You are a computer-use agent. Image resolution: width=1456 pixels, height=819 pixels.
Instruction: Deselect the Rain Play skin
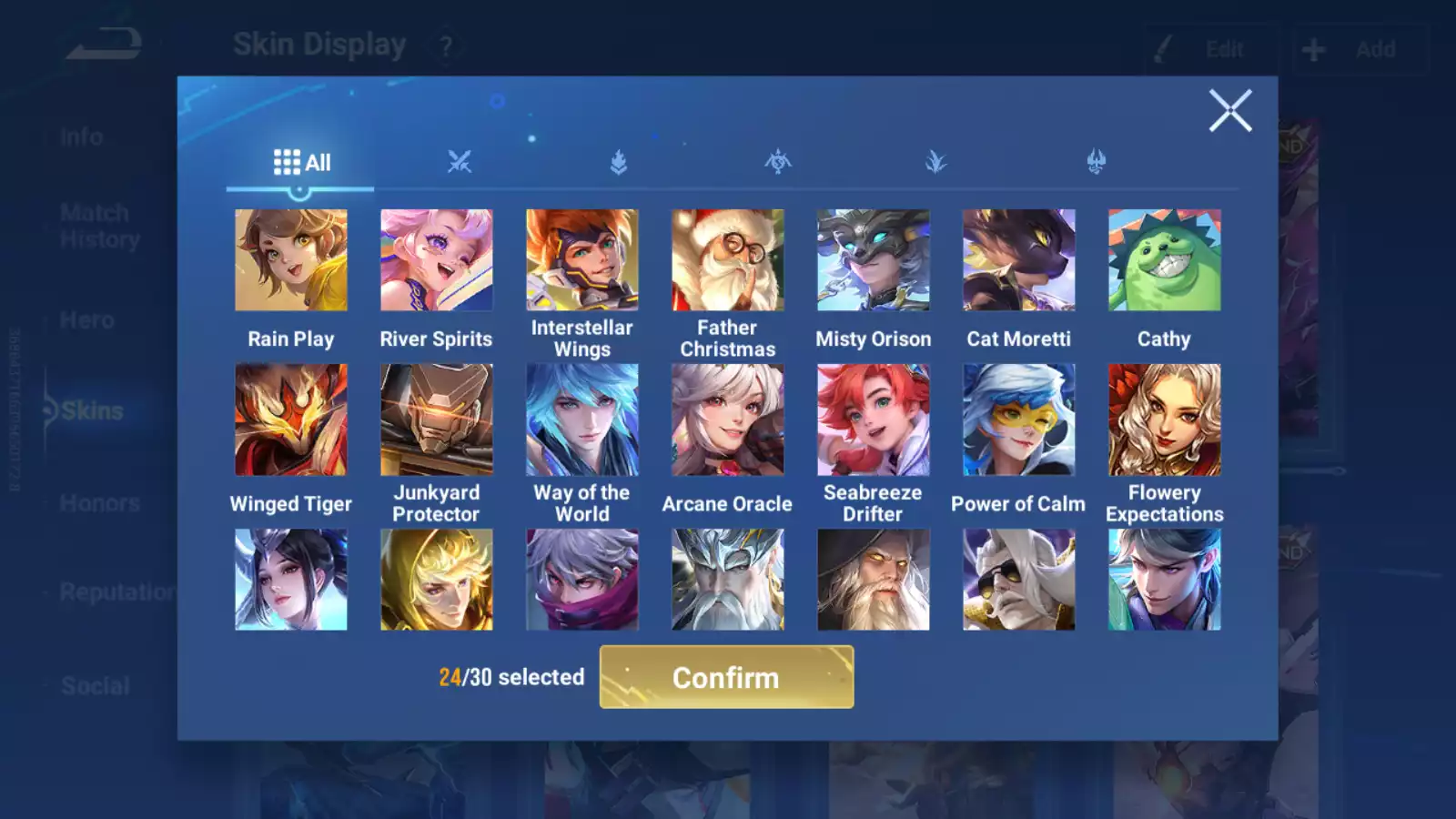click(x=290, y=259)
